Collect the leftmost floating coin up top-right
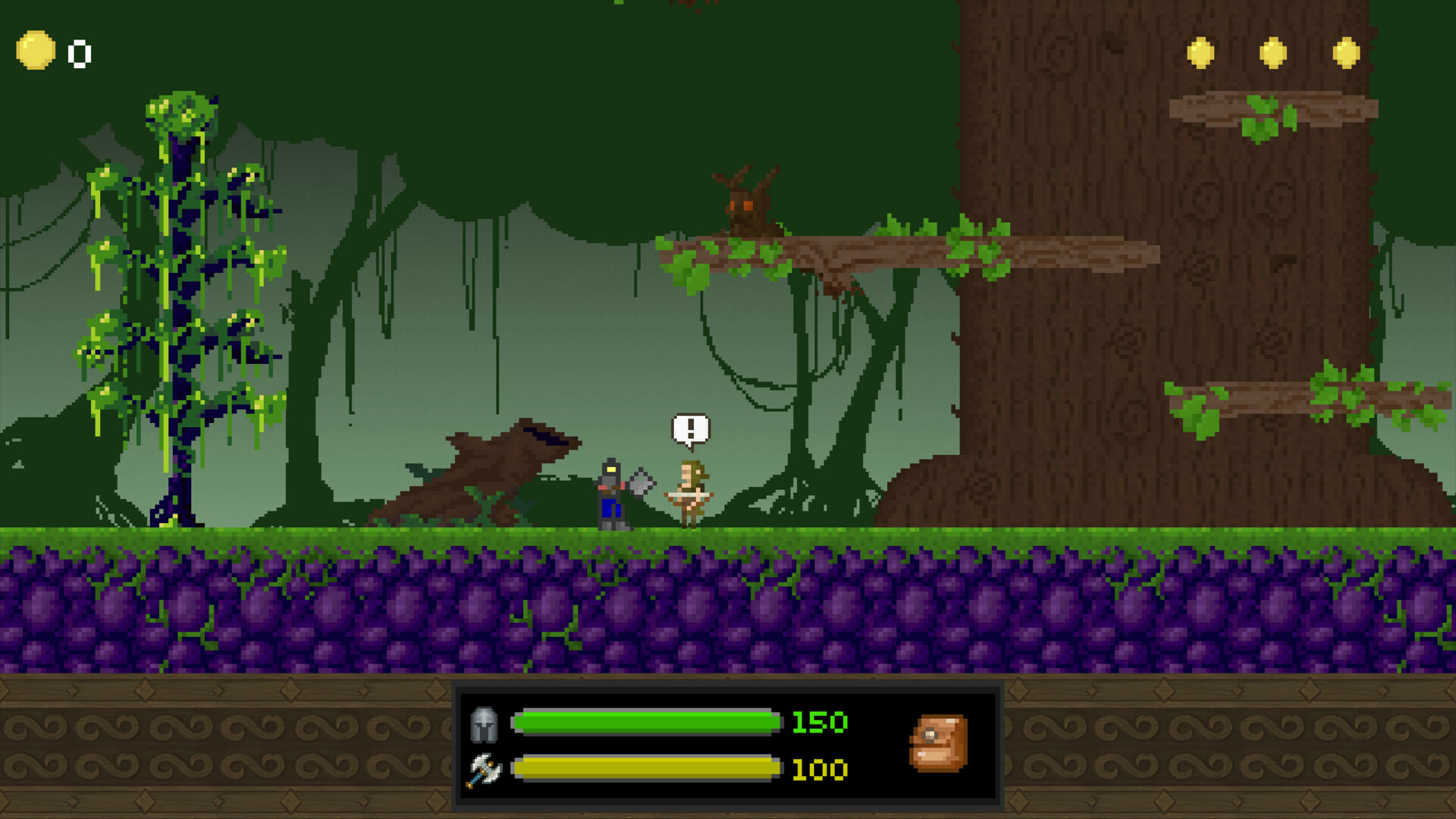Screen dimensions: 1456x819 click(x=1200, y=54)
